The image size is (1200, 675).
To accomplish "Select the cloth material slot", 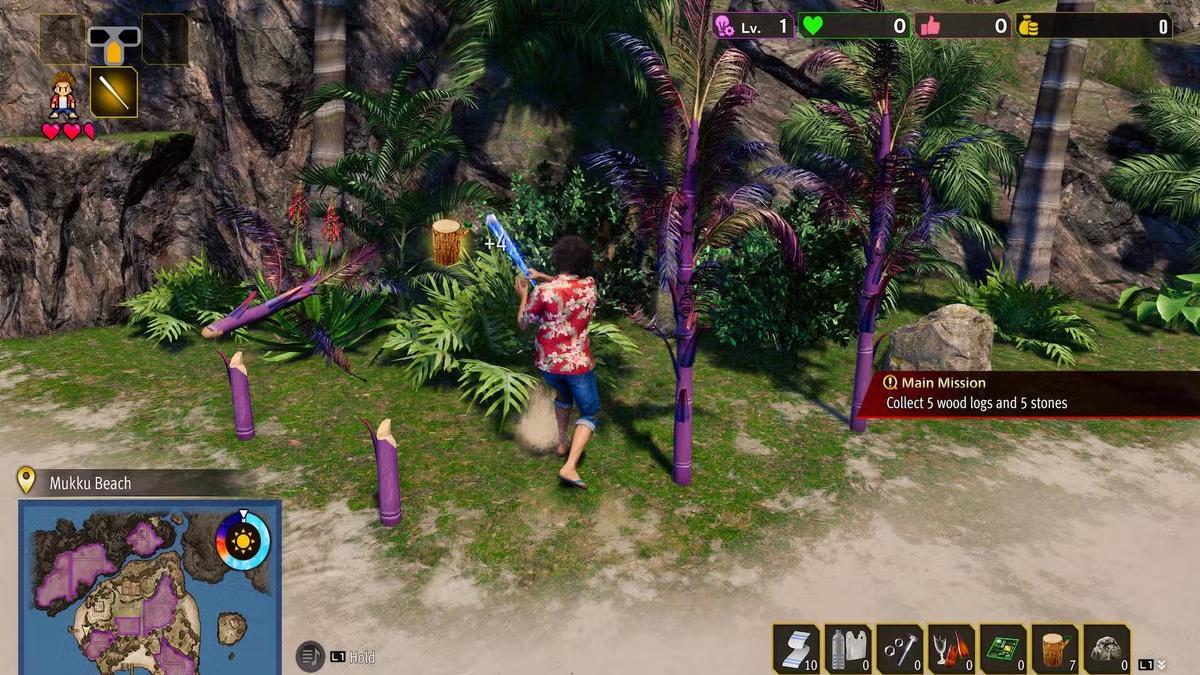I will (x=797, y=648).
